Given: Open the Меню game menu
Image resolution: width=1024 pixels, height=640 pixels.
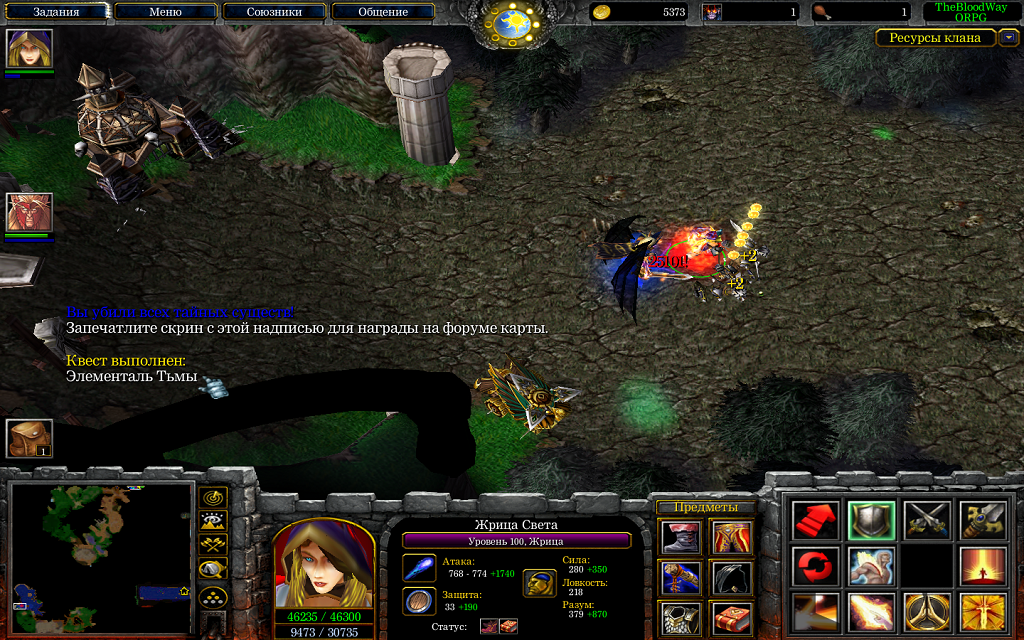Looking at the screenshot, I should click(x=165, y=12).
